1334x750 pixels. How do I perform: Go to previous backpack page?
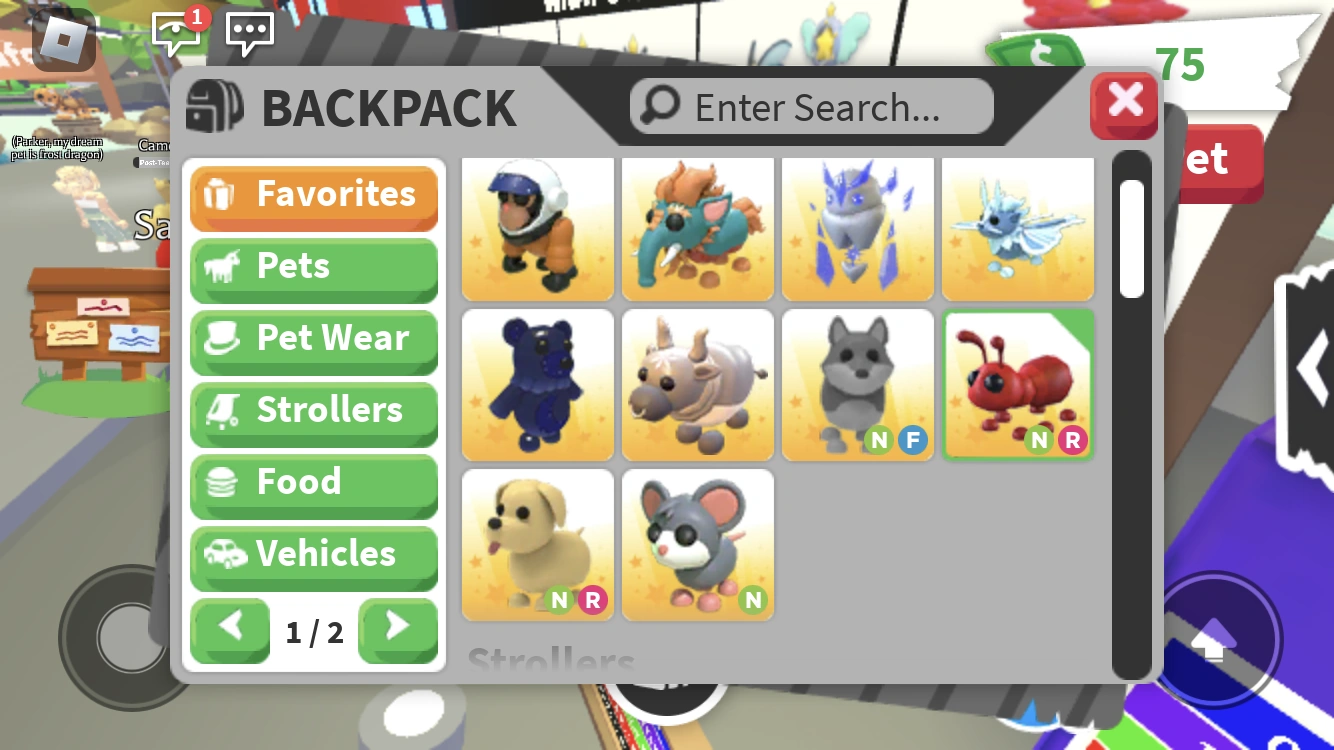tap(230, 632)
